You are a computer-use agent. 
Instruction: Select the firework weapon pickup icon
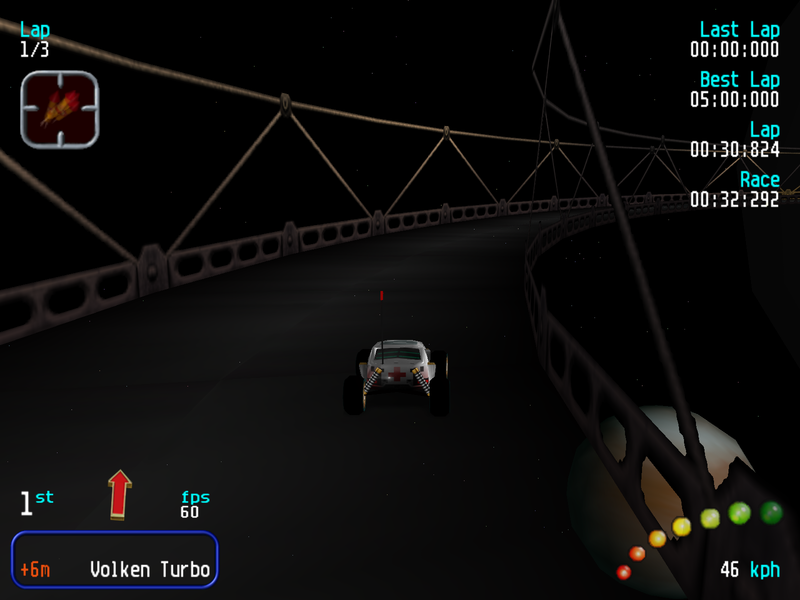(59, 109)
